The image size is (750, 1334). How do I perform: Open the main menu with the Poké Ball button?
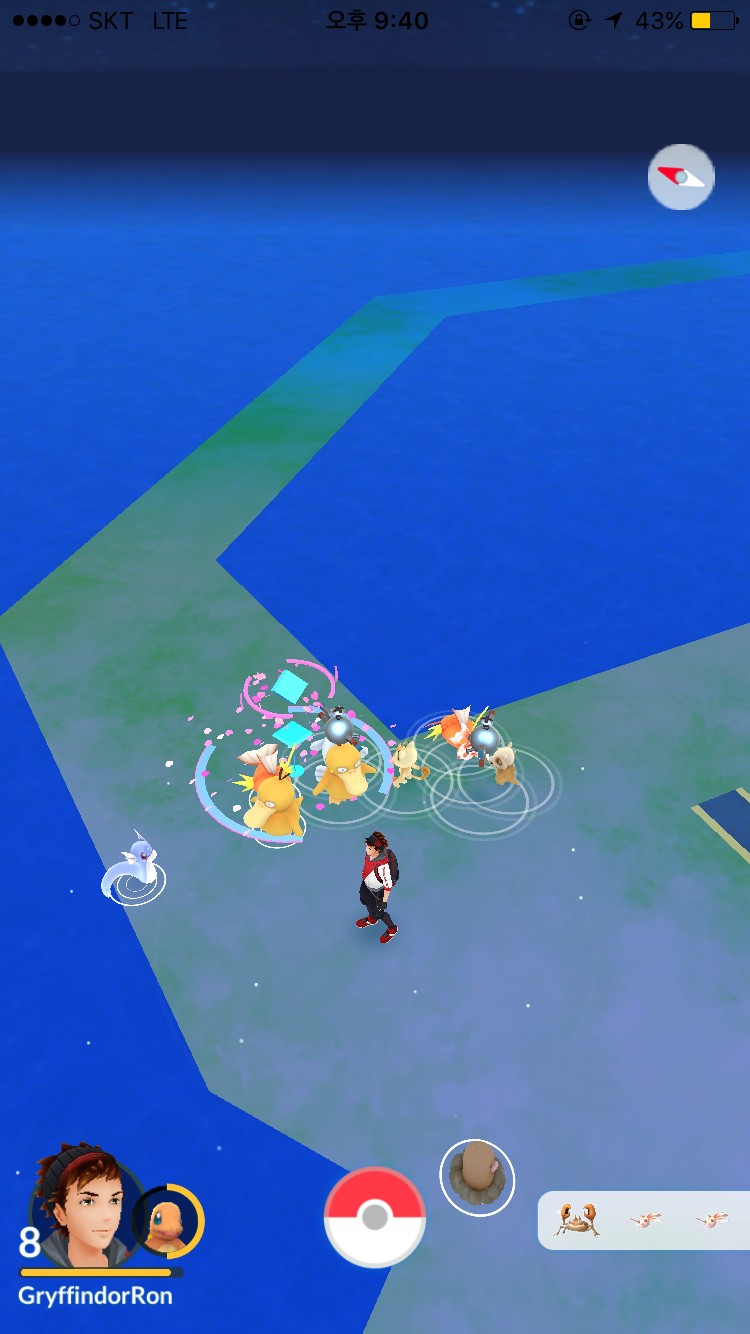(375, 1217)
